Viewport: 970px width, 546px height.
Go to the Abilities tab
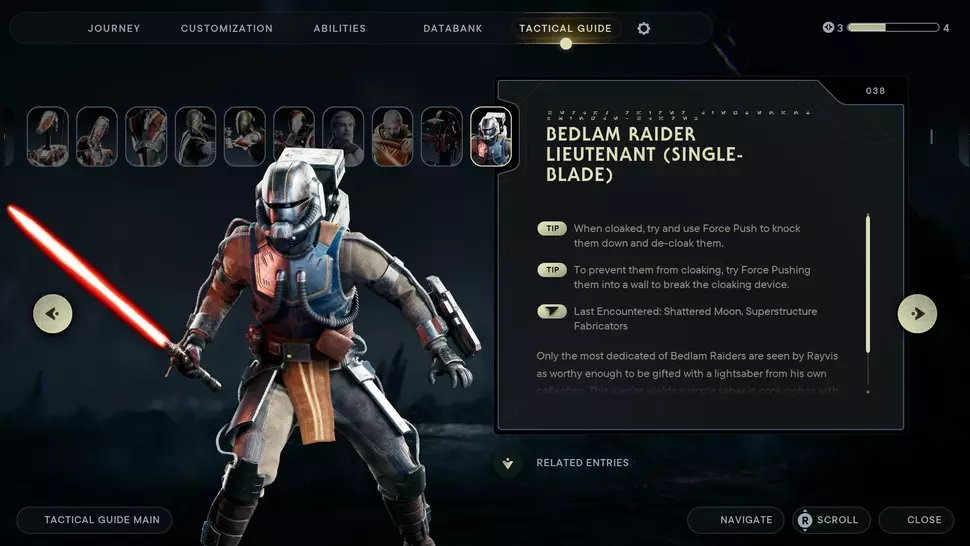pos(340,28)
